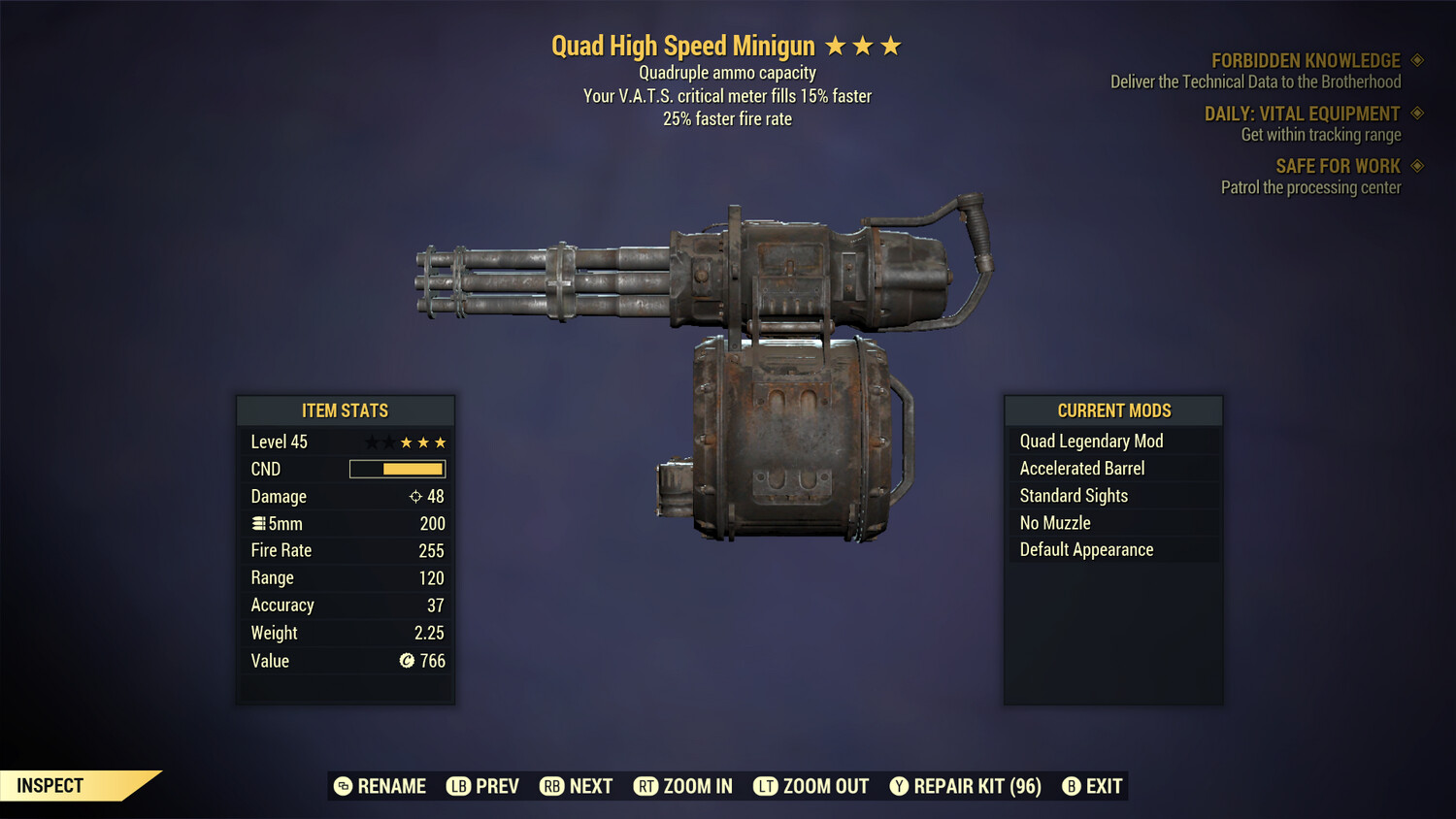Viewport: 1456px width, 819px height.
Task: Toggle the Safe For Work quest diamond
Action: click(1415, 166)
